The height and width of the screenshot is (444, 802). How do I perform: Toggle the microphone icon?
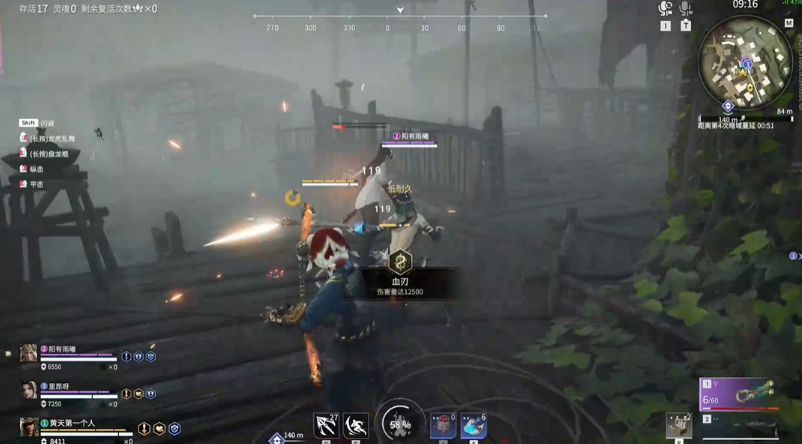tap(685, 9)
